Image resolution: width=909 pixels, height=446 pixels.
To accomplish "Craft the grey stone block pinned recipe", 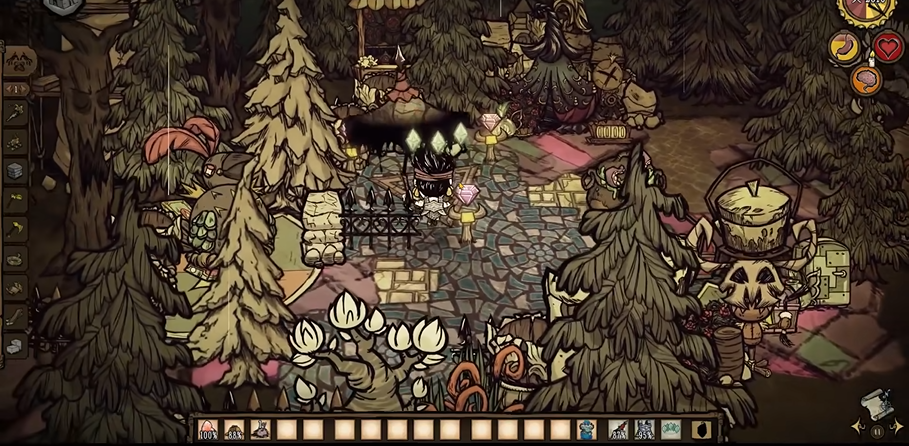I will click(x=16, y=170).
